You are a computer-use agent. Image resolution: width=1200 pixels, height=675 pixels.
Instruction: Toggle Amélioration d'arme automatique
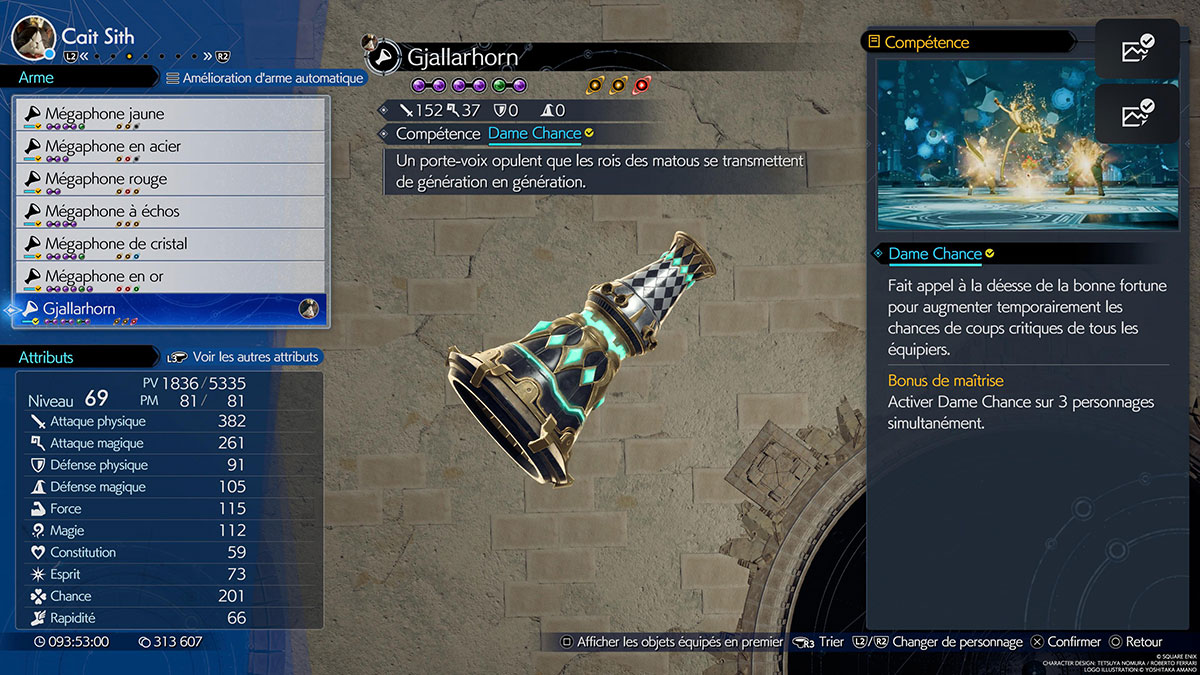pos(264,77)
